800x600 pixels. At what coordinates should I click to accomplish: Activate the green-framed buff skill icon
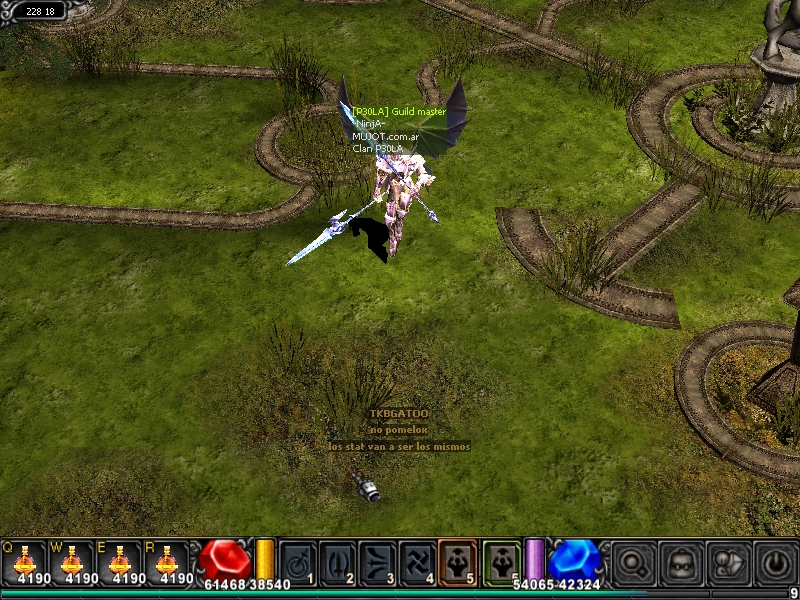502,562
